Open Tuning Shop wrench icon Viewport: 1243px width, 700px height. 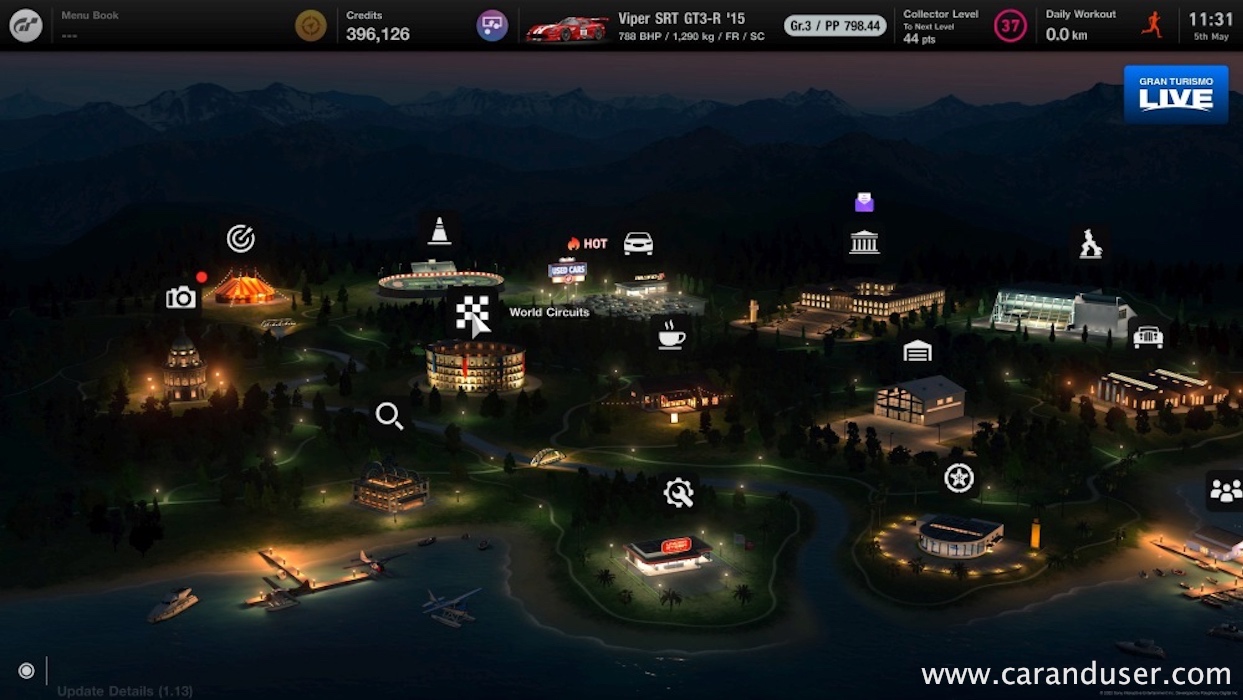click(x=678, y=492)
